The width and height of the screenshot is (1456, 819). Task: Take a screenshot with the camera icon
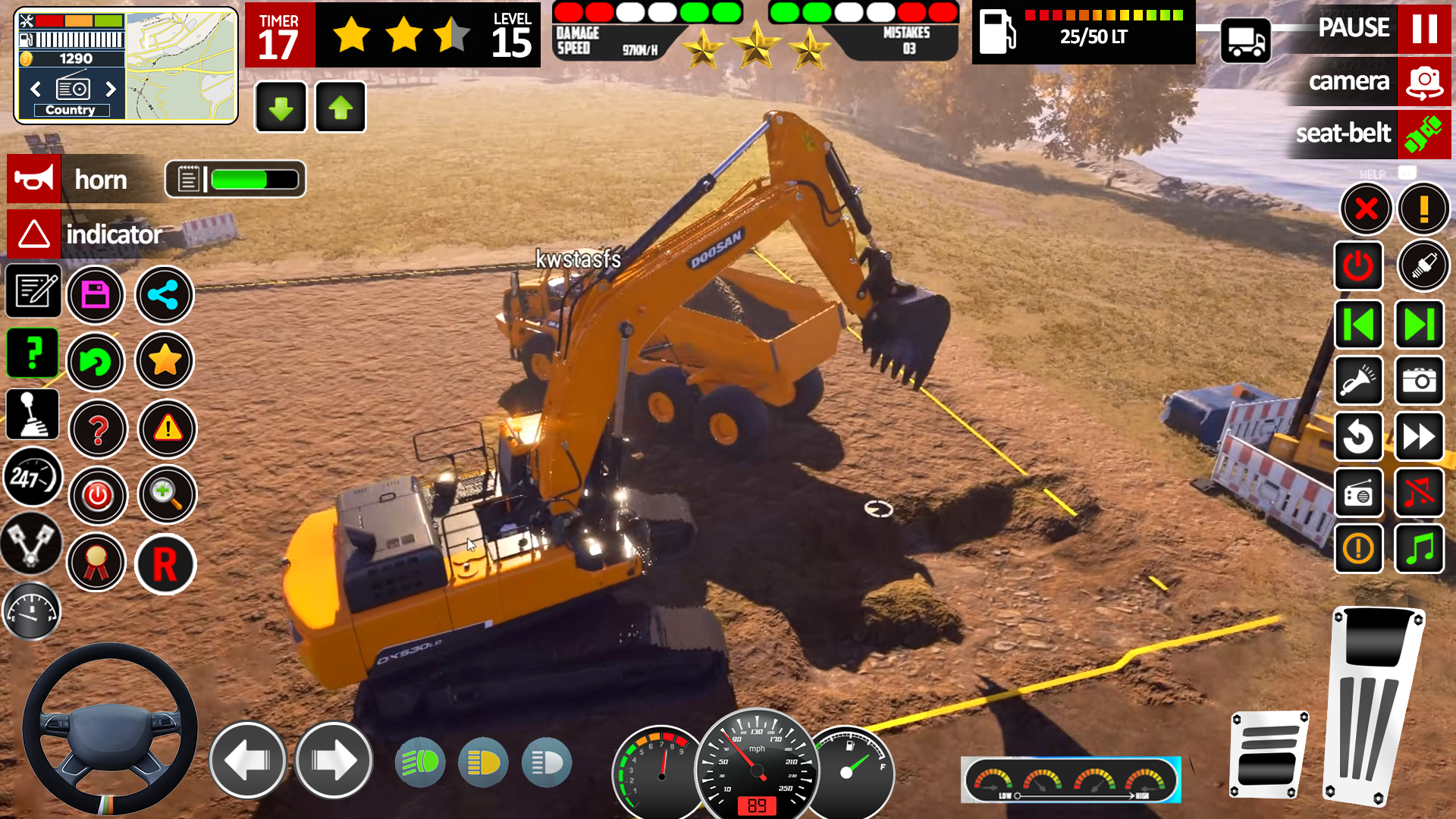click(1420, 381)
